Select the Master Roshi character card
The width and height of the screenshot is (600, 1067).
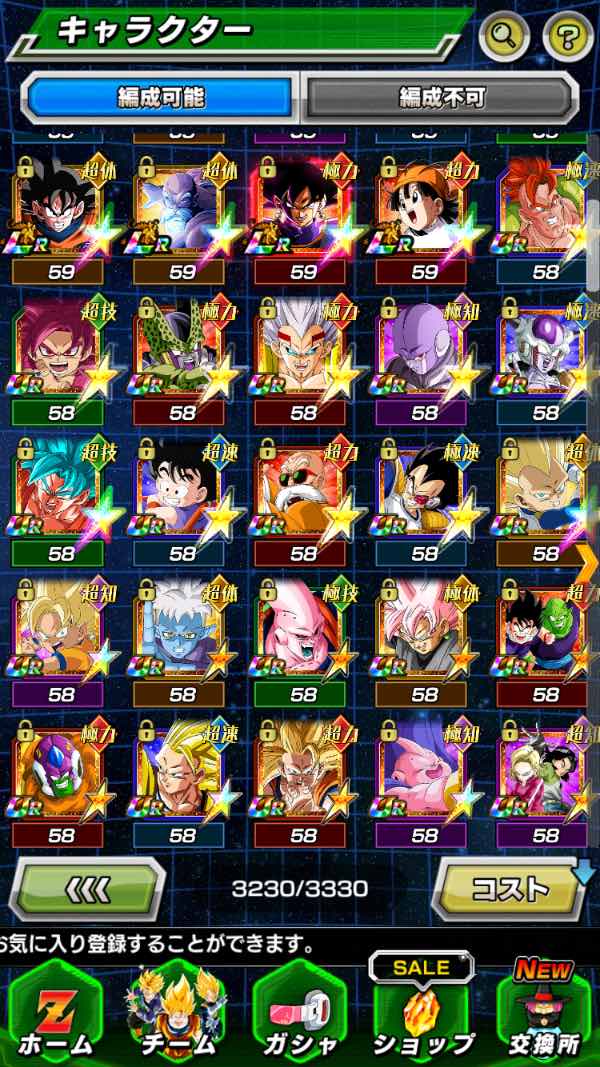pos(303,490)
